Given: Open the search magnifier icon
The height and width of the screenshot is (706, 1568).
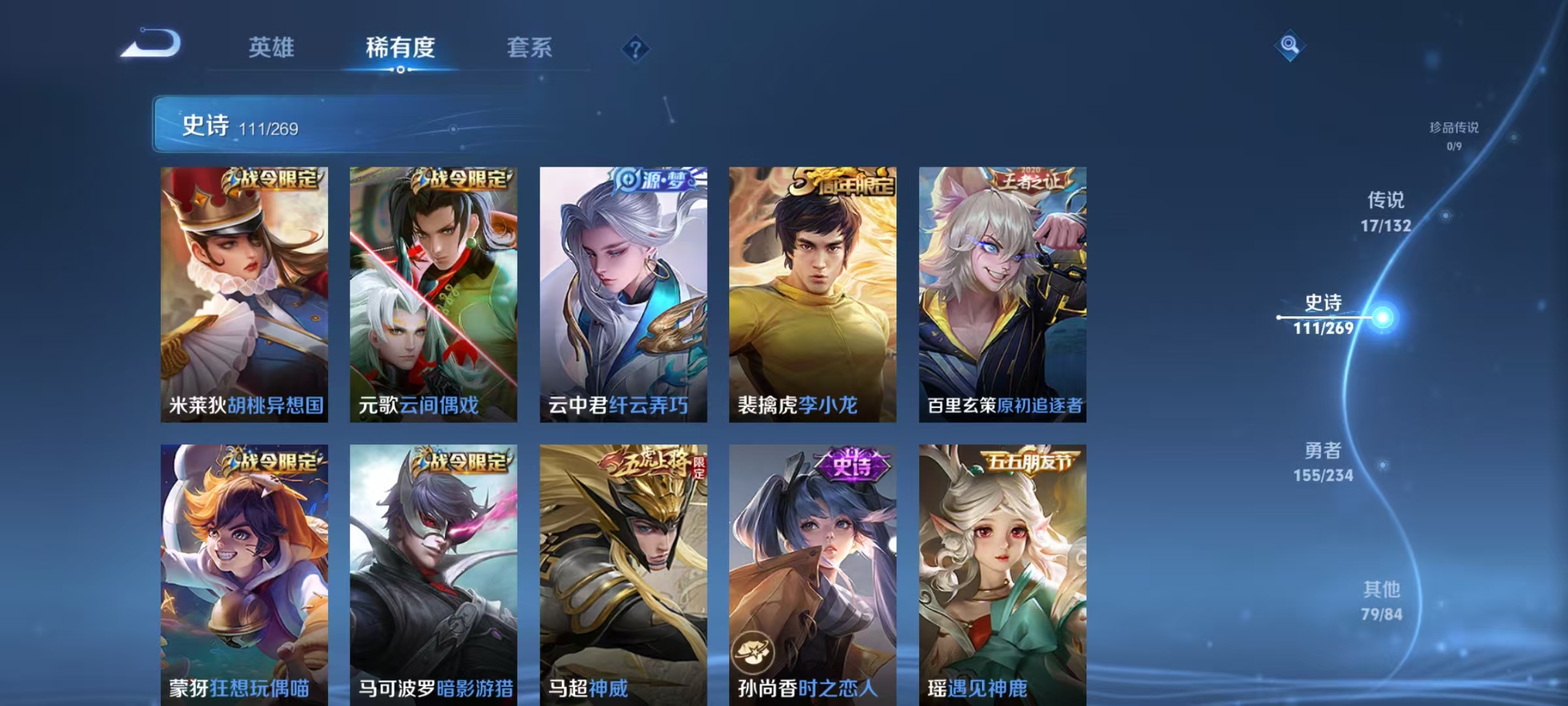Looking at the screenshot, I should 1289,44.
